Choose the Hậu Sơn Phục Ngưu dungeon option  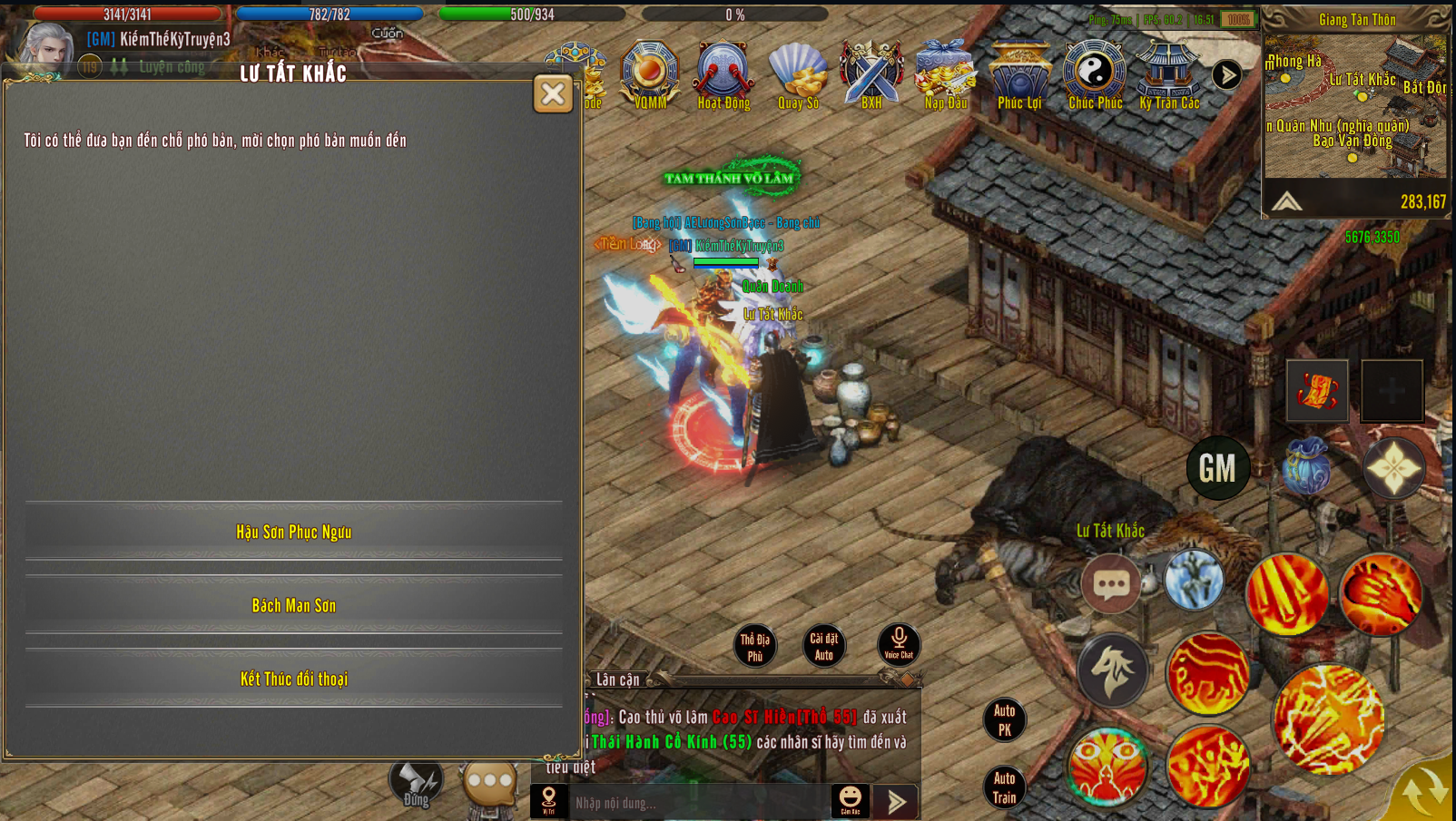point(294,533)
